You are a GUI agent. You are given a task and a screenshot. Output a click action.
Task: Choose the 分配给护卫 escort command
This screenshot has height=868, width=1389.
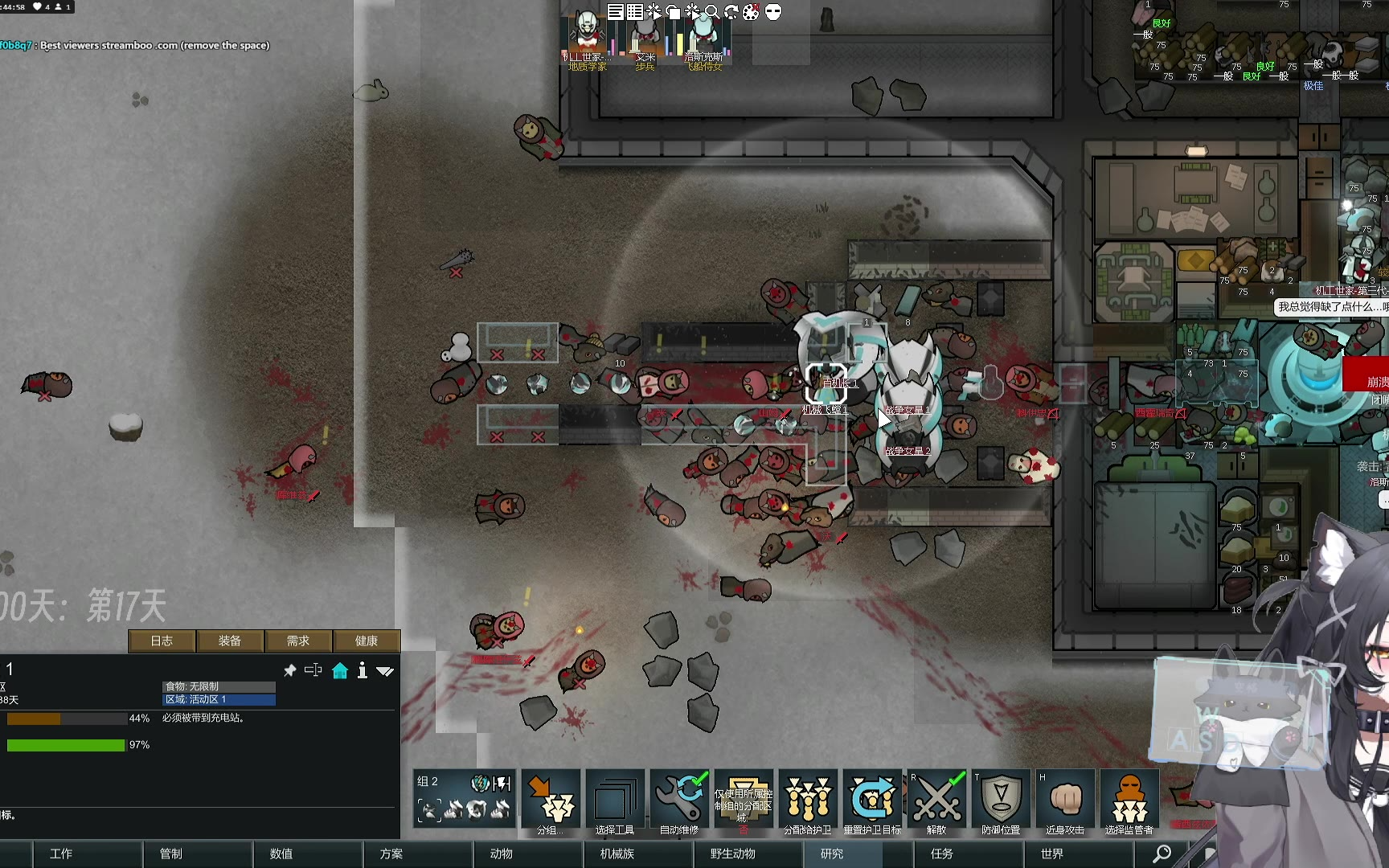coord(808,801)
